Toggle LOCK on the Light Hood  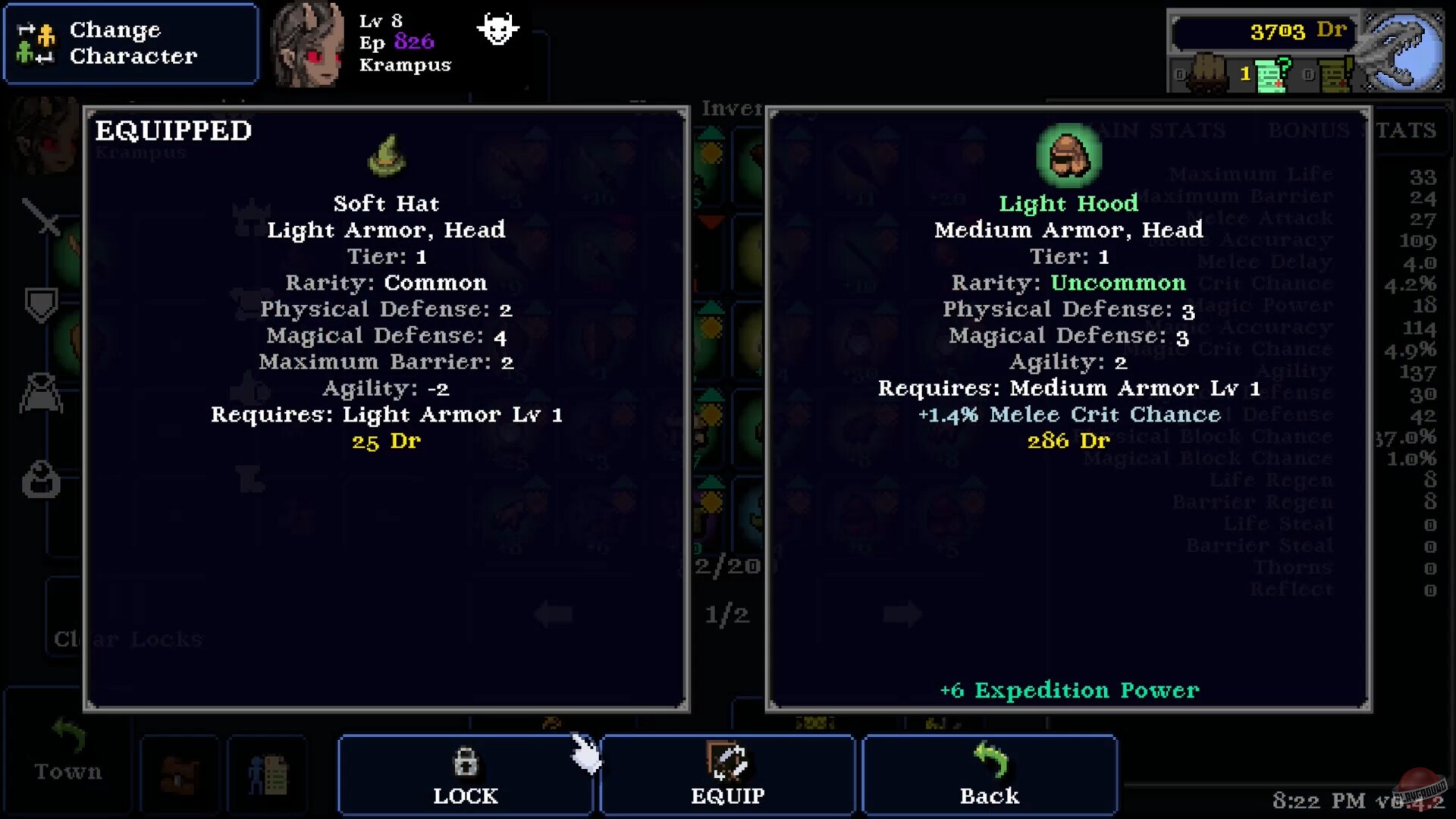click(x=465, y=773)
